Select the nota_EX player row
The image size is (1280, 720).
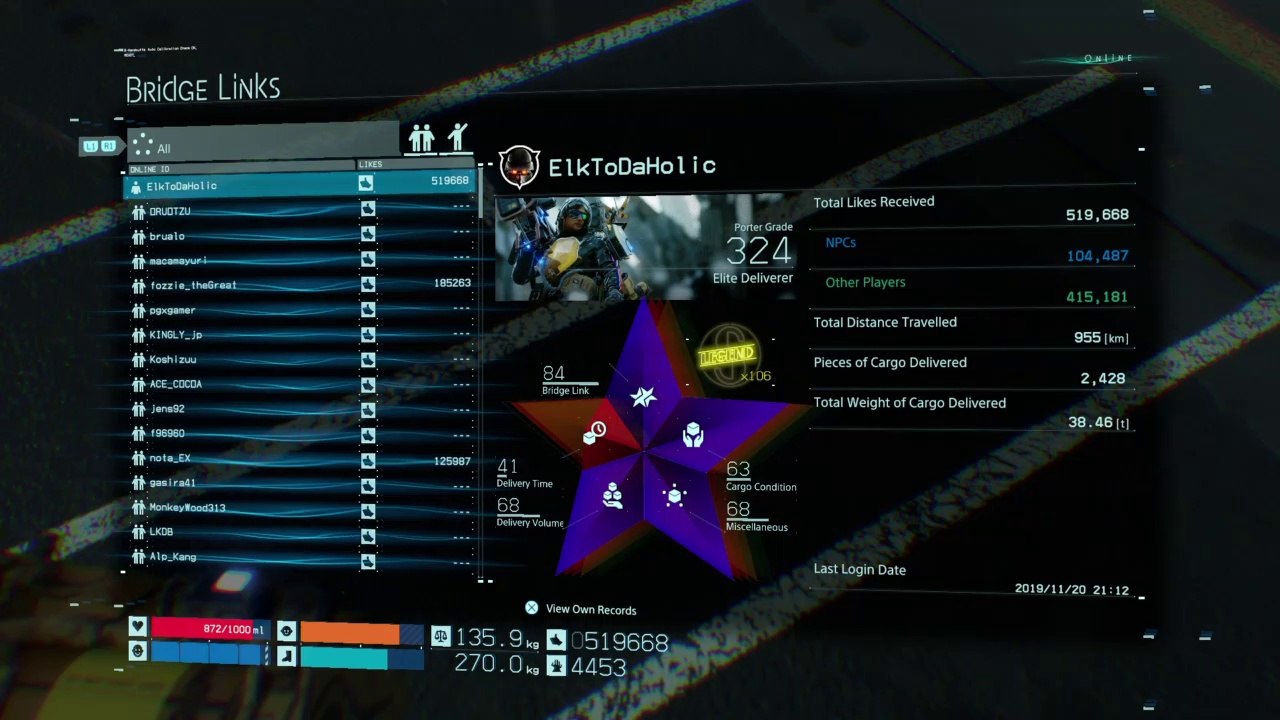pyautogui.click(x=170, y=458)
